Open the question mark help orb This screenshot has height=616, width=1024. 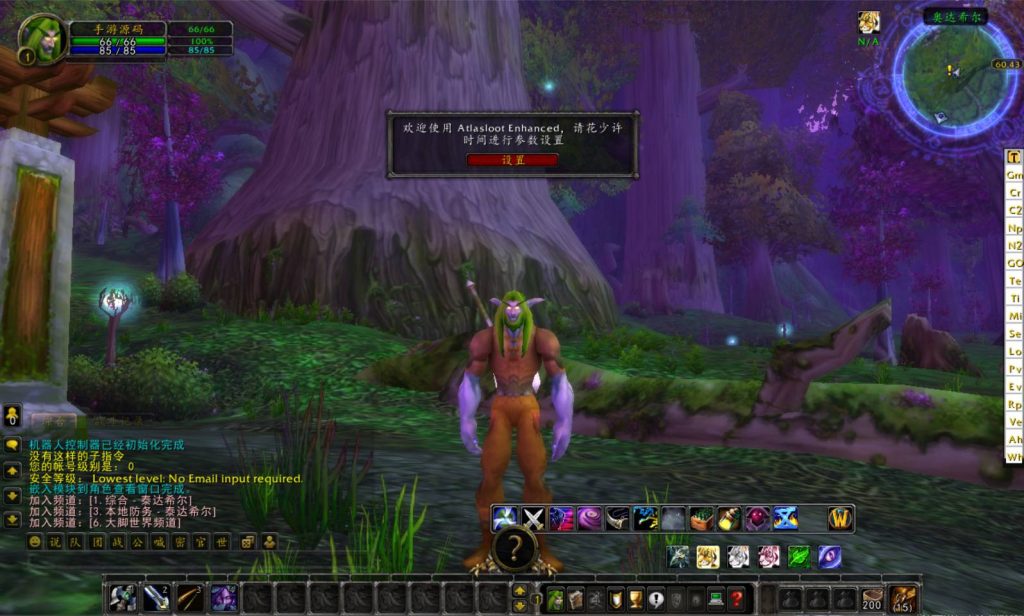click(513, 547)
